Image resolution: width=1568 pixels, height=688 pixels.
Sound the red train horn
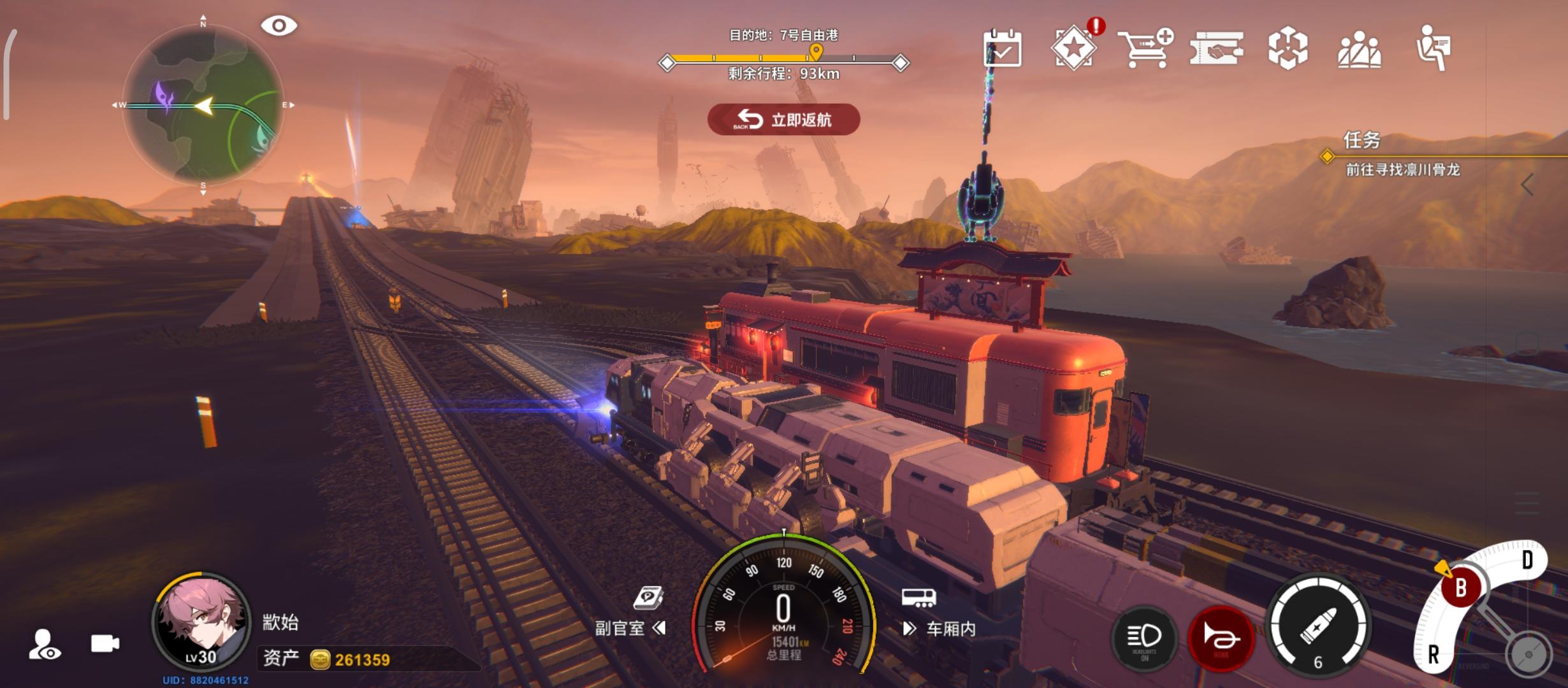click(1221, 638)
